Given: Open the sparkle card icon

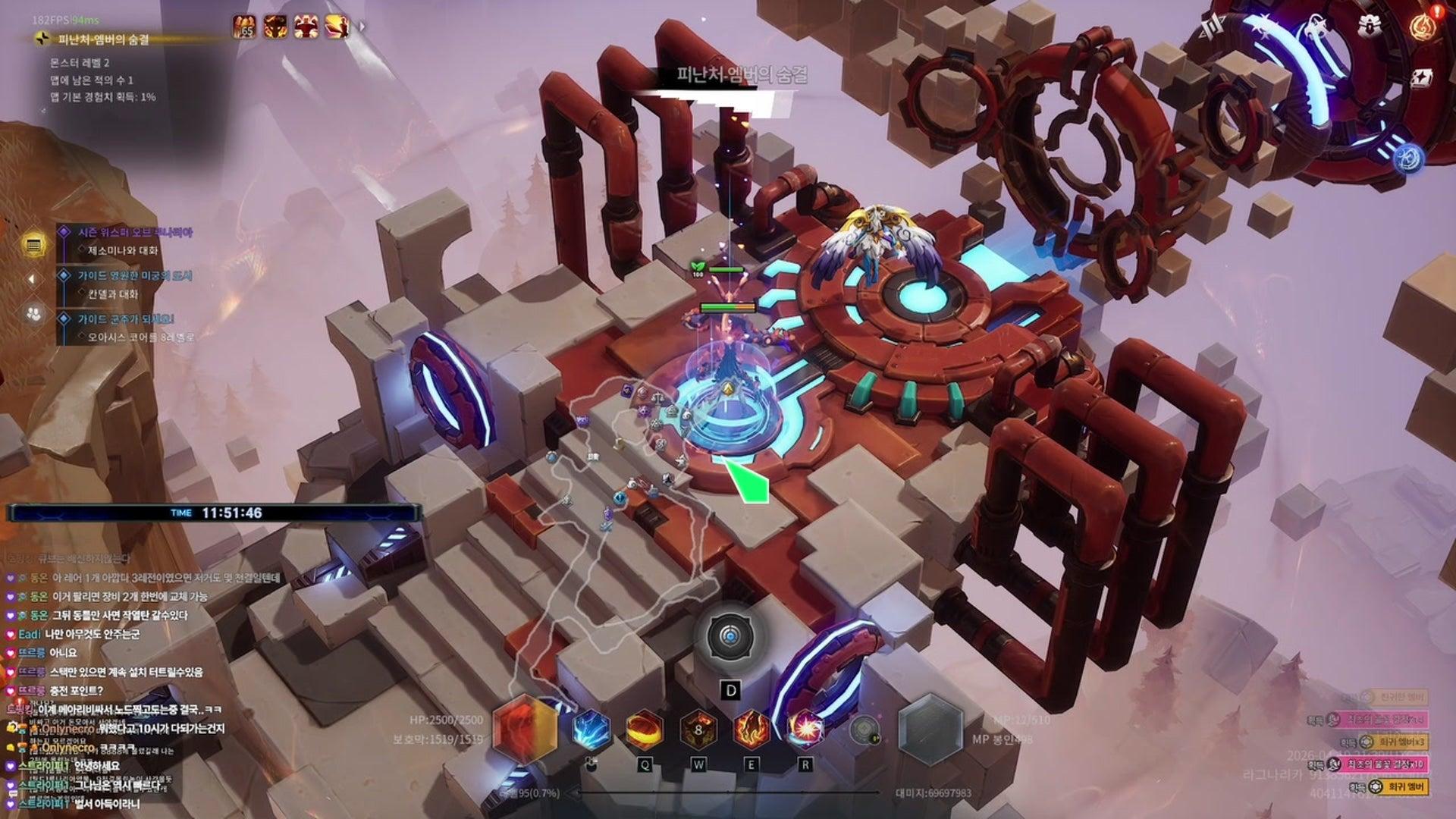Looking at the screenshot, I should pos(1423,77).
